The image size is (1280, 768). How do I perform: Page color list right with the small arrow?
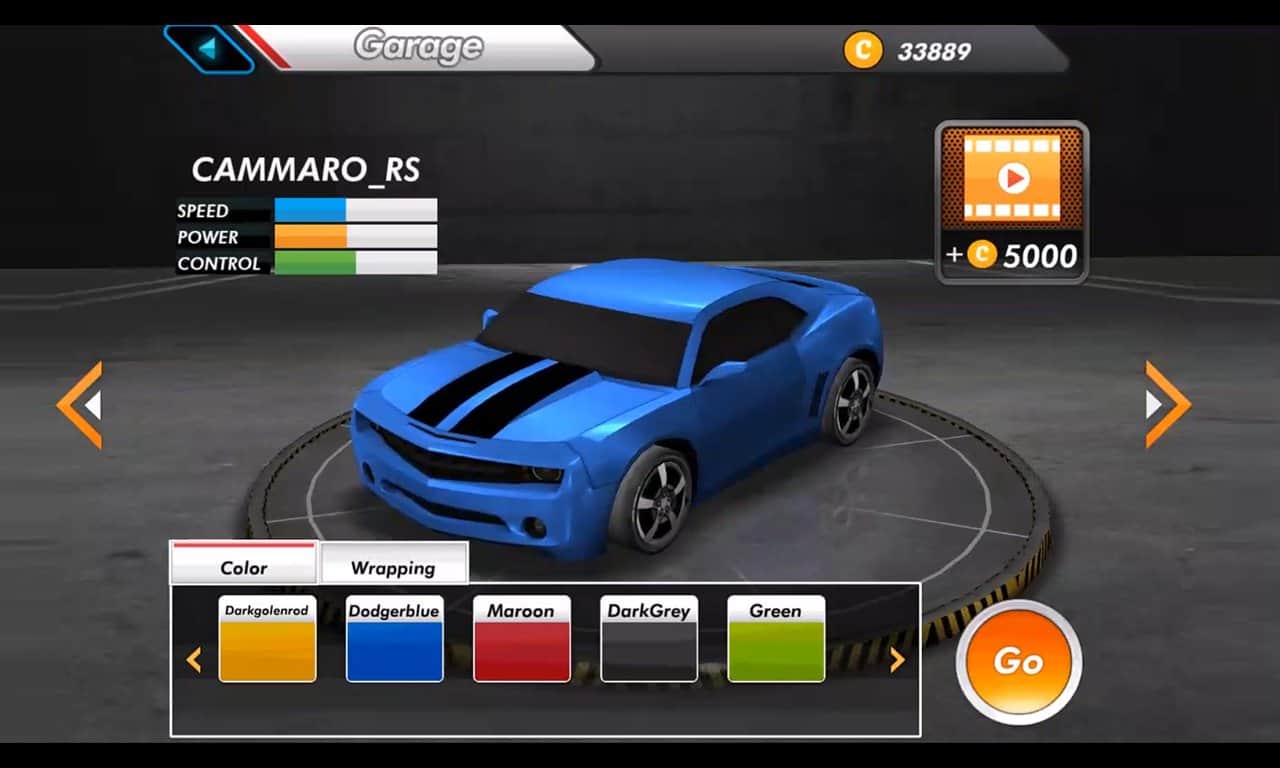coord(897,660)
